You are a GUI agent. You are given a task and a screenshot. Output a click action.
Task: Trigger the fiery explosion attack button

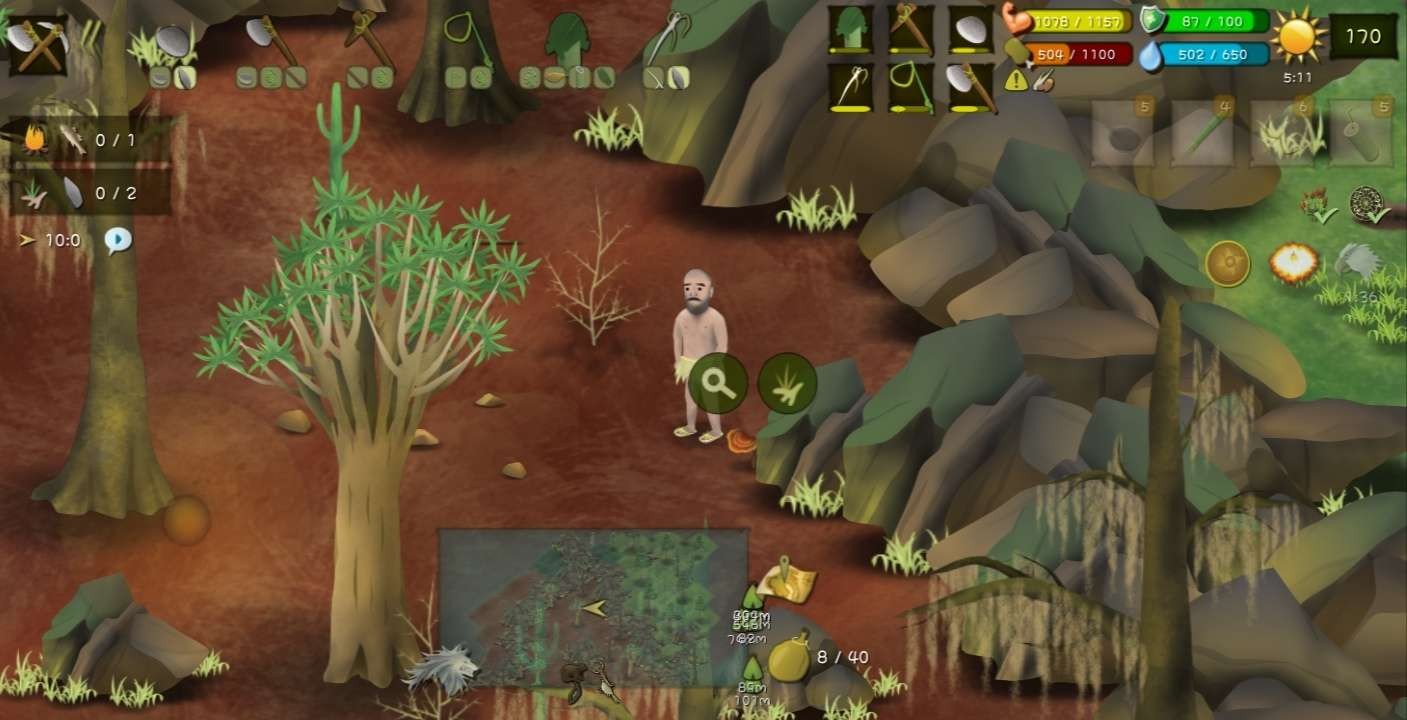coord(1292,263)
